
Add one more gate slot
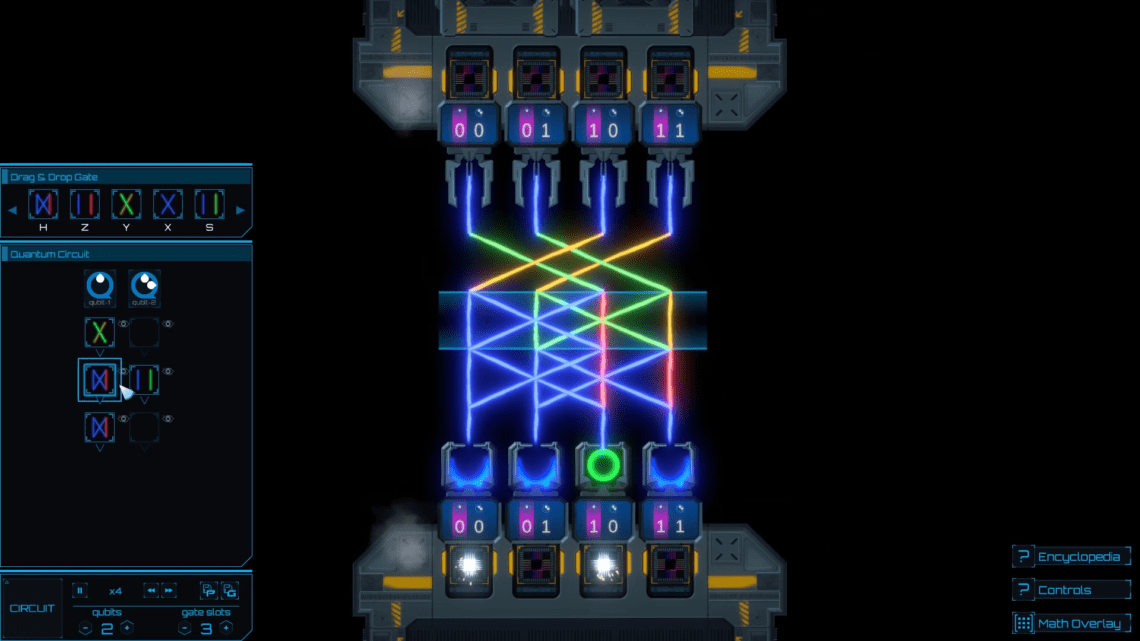[226, 628]
